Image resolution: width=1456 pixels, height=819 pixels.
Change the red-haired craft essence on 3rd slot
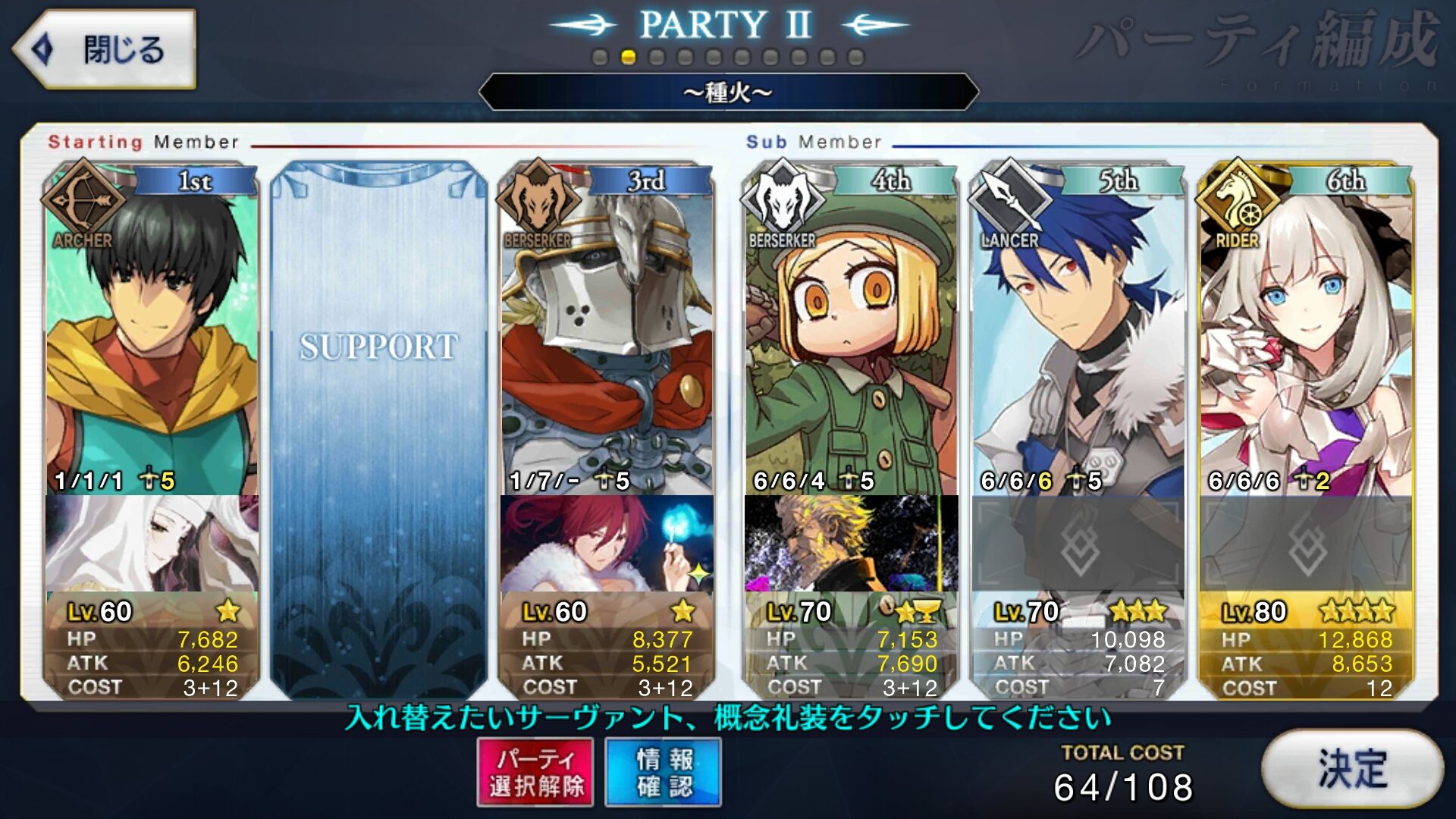(x=607, y=543)
